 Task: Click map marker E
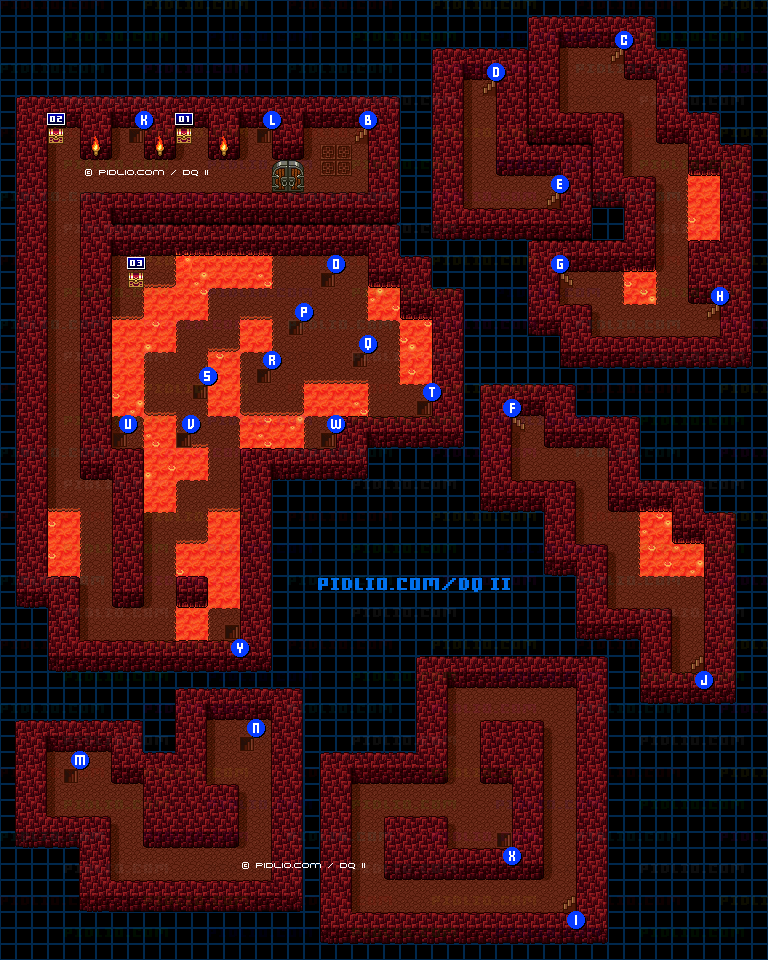560,184
